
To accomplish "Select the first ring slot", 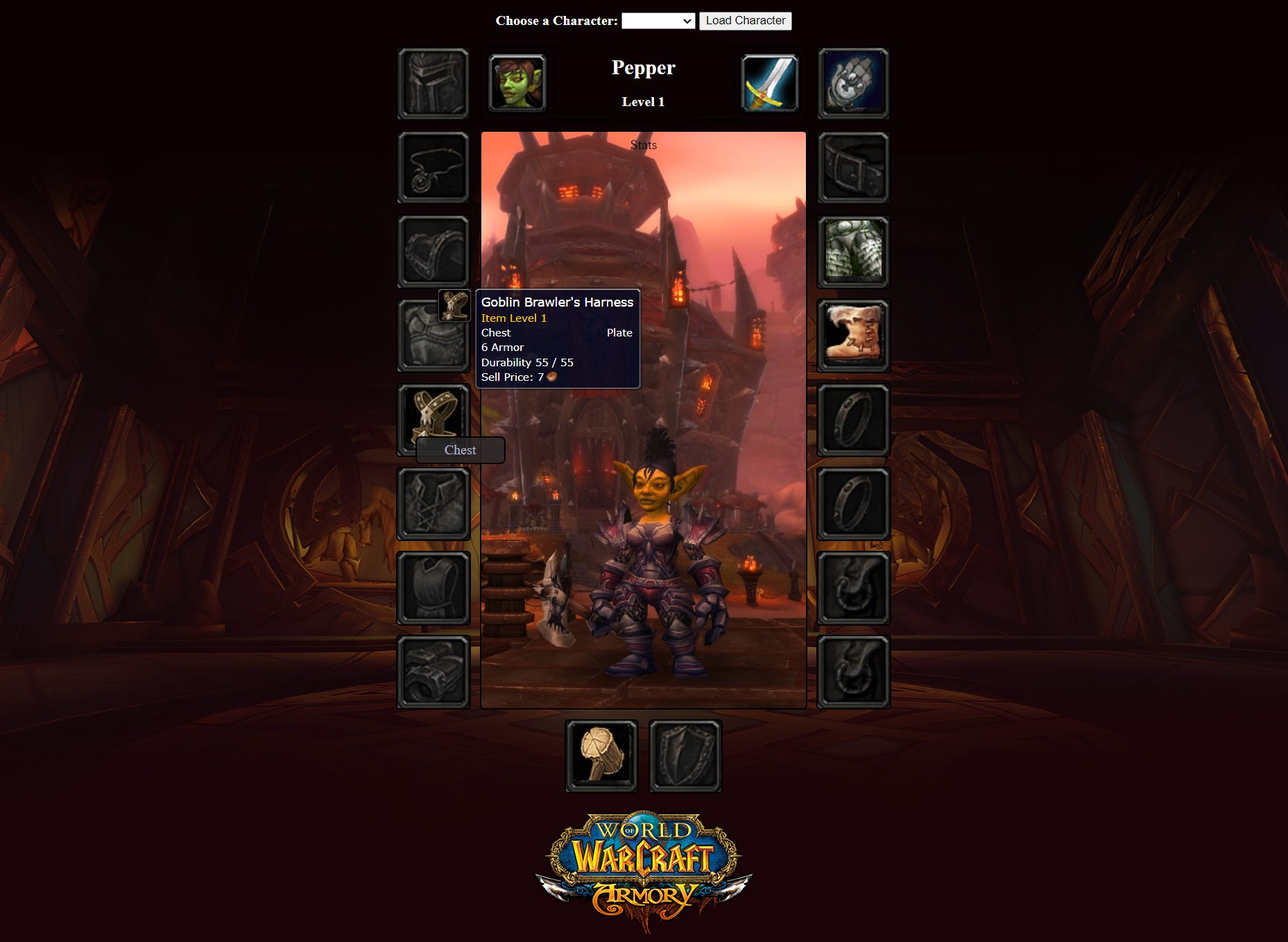I will click(x=852, y=419).
